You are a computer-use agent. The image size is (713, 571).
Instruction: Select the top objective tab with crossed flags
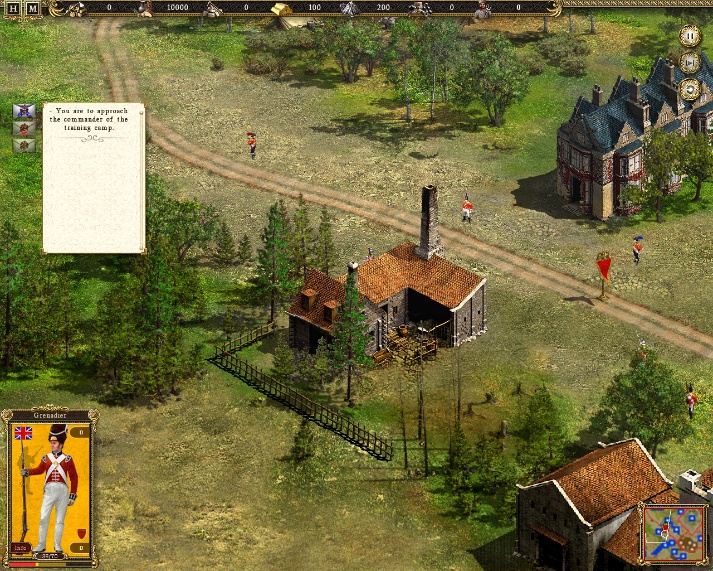25,111
